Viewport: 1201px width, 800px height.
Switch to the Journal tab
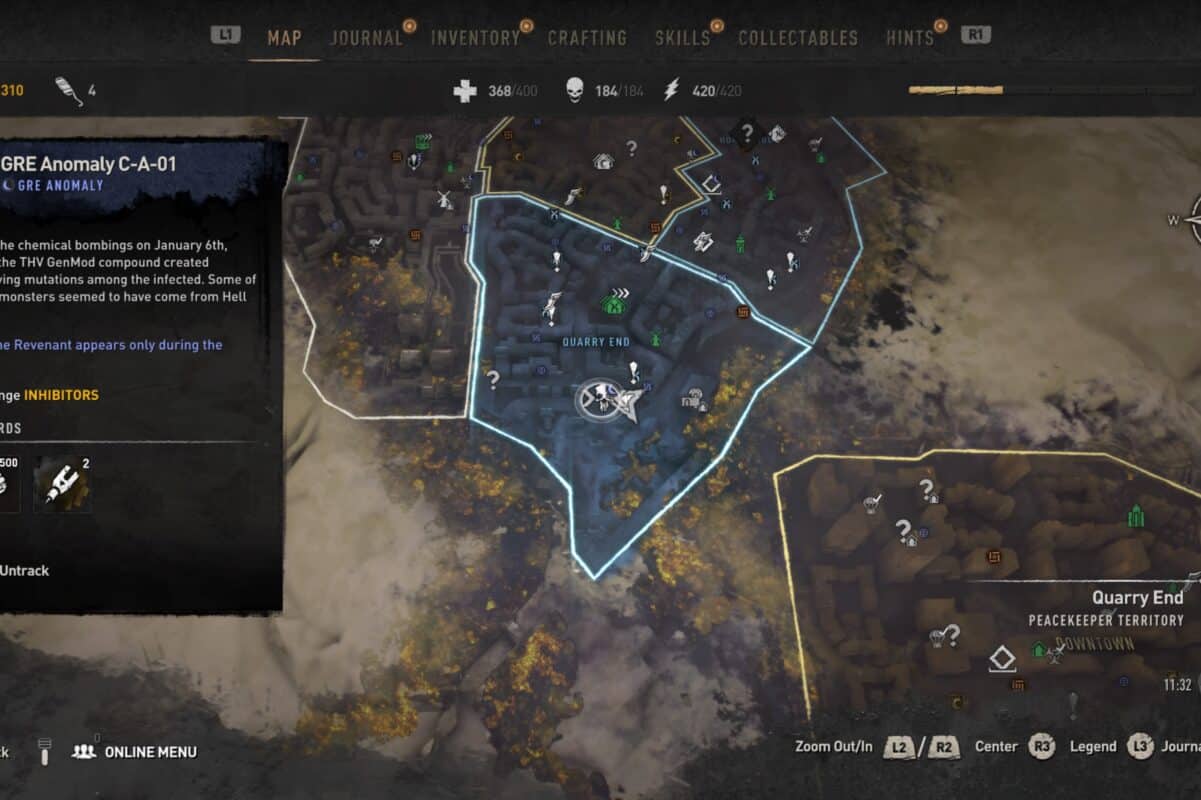[366, 38]
